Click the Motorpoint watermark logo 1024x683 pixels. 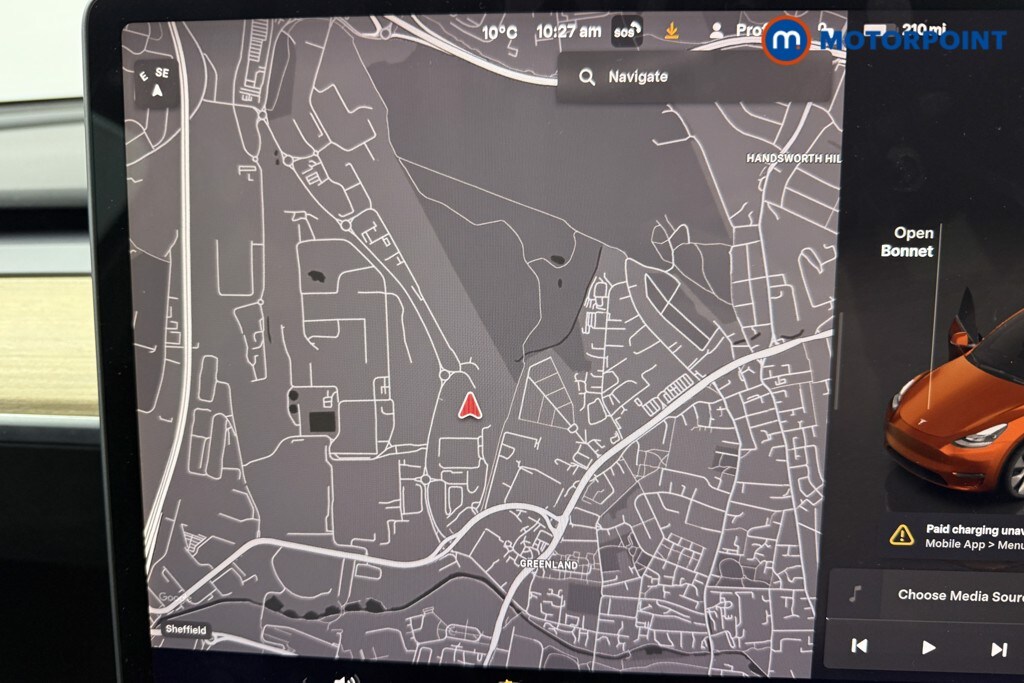coord(884,40)
